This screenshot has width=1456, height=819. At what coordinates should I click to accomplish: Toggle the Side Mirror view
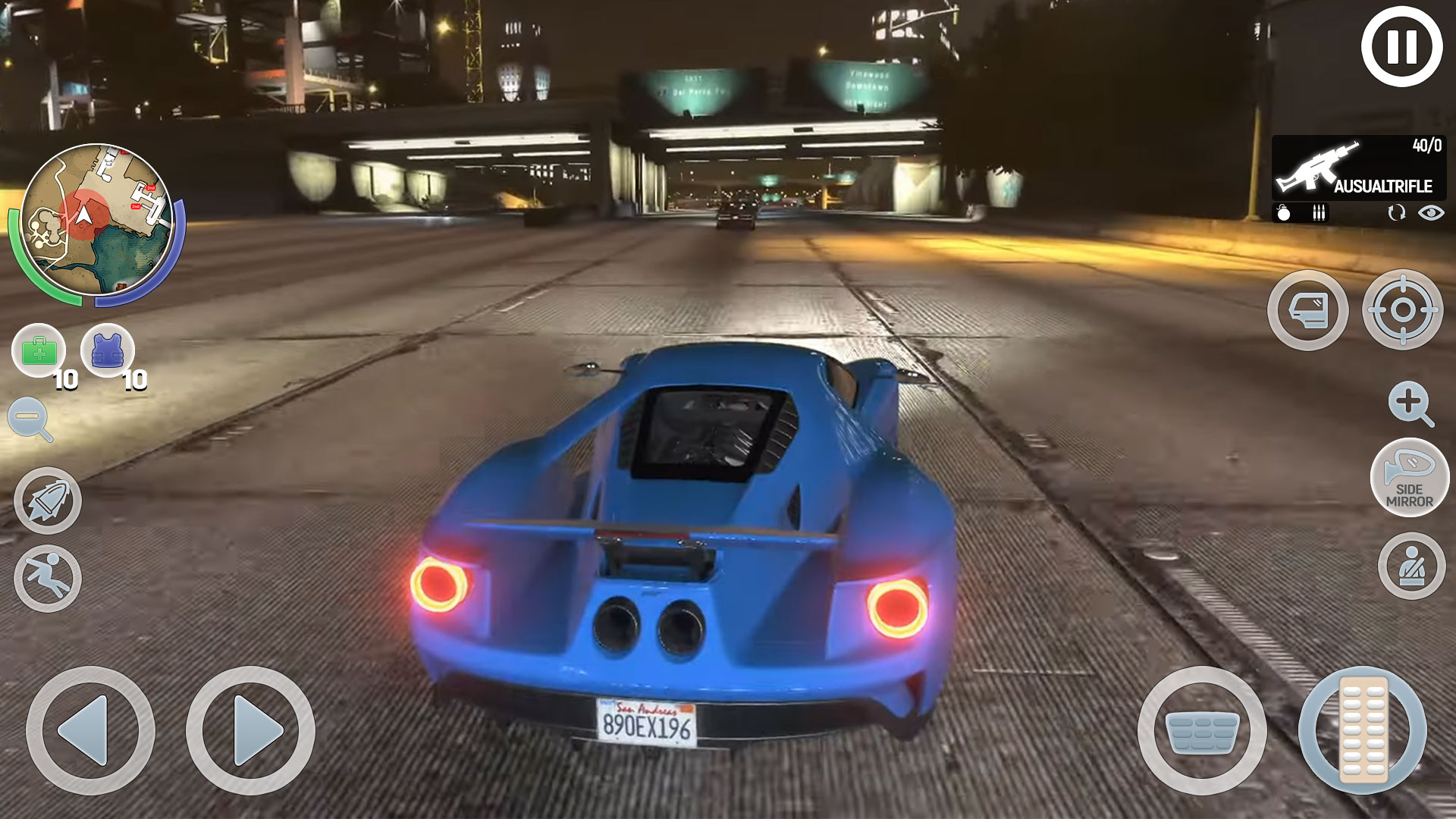coord(1410,479)
